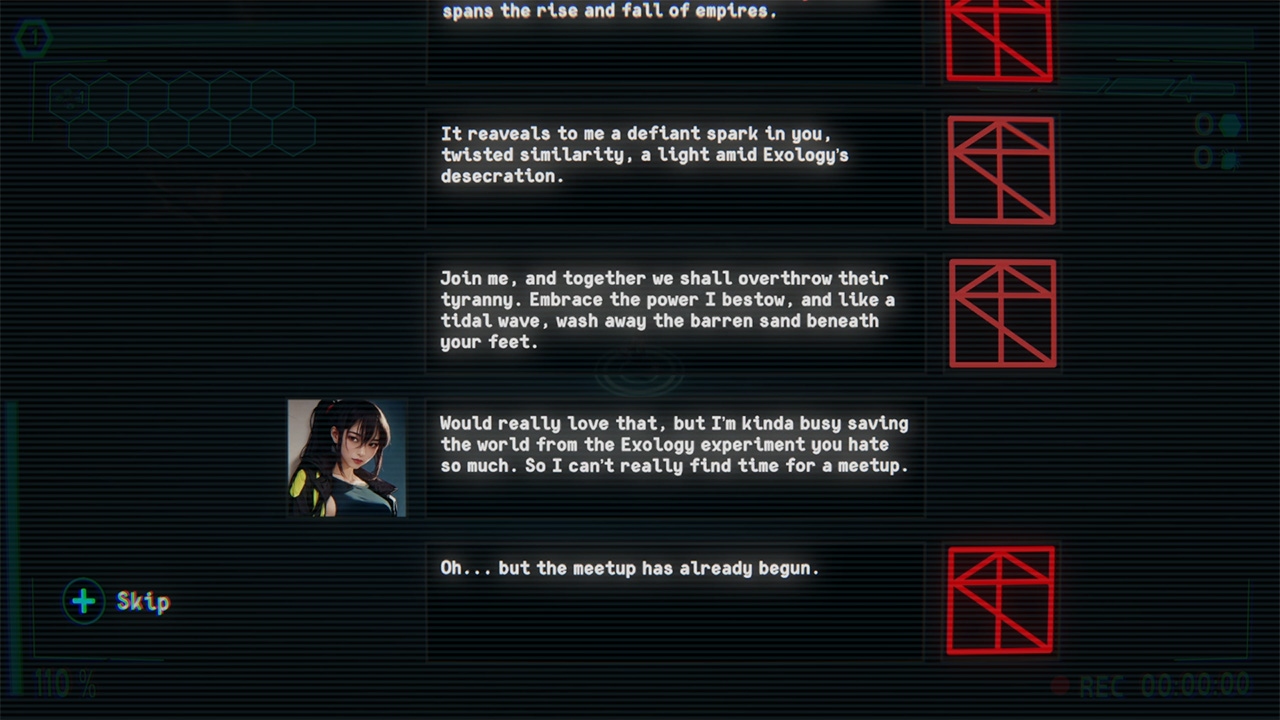Click the join me and overthrow tyranny message
Image resolution: width=1280 pixels, height=720 pixels.
pos(675,310)
